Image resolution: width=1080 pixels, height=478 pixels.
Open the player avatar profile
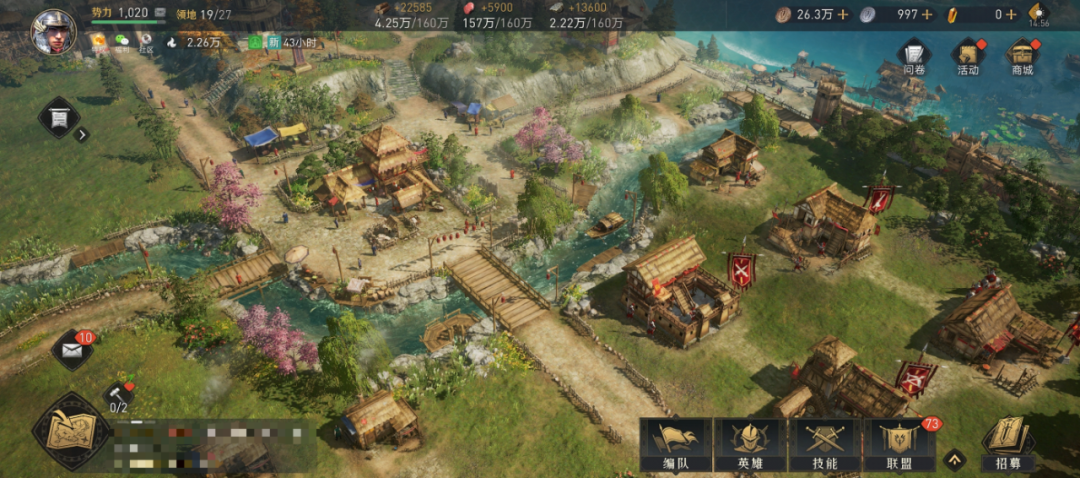[x=53, y=31]
